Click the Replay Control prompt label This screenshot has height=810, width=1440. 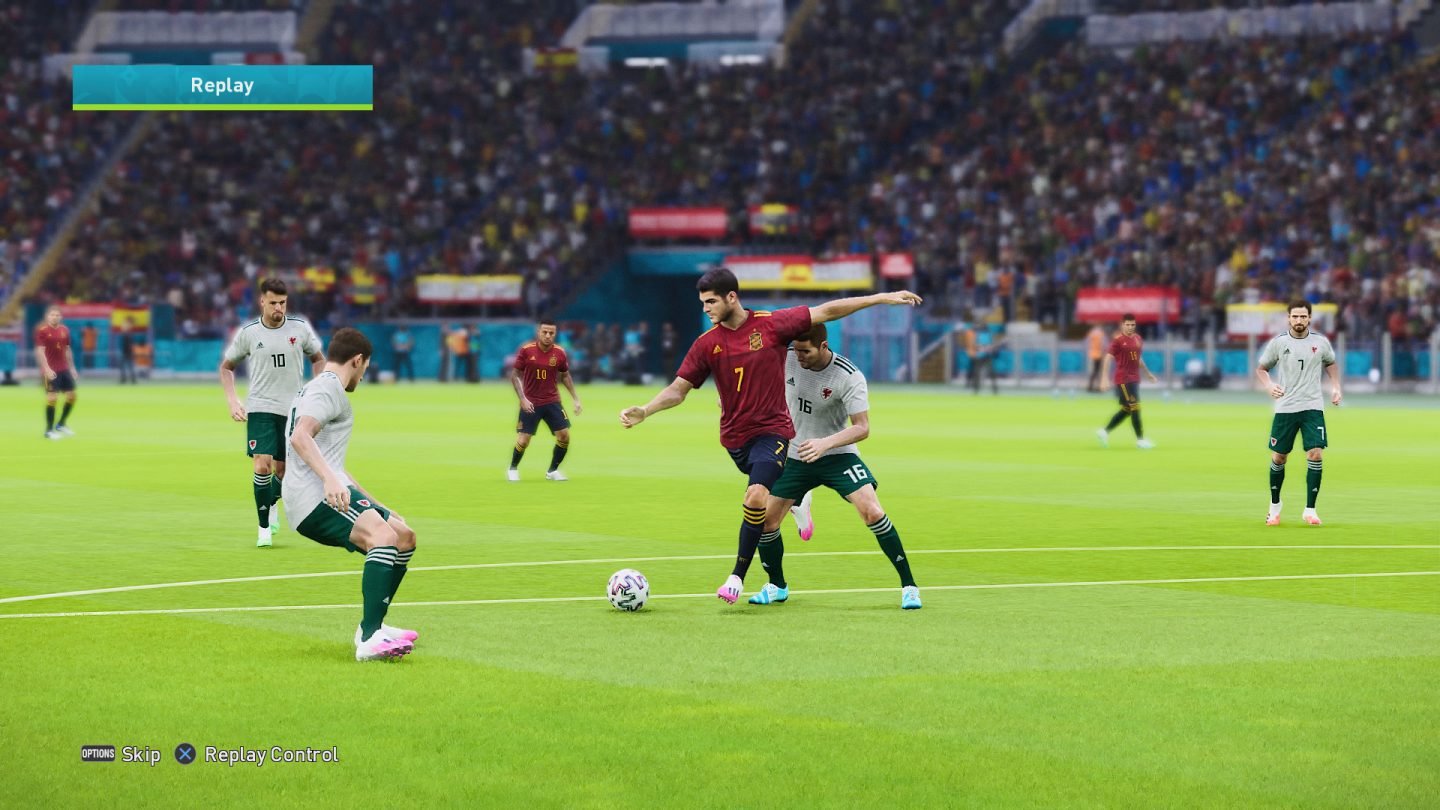[270, 755]
